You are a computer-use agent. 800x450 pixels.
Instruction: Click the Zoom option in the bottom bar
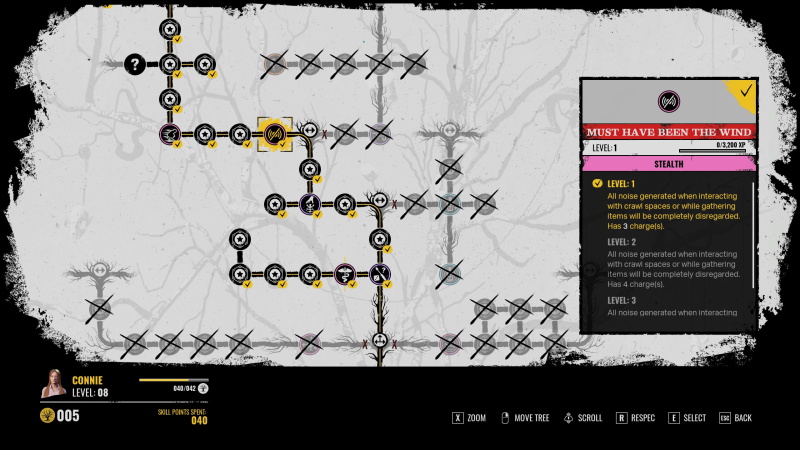click(469, 417)
